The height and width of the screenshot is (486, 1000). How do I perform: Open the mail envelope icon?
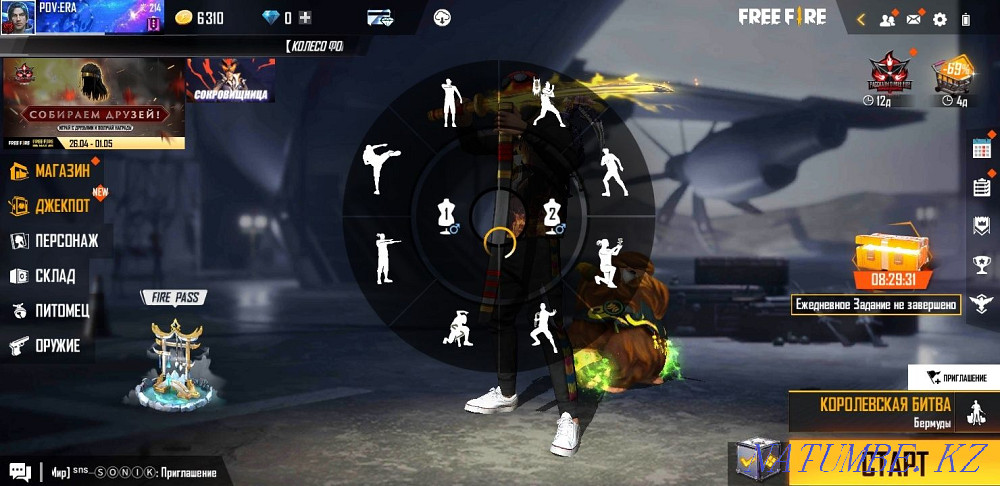(913, 19)
